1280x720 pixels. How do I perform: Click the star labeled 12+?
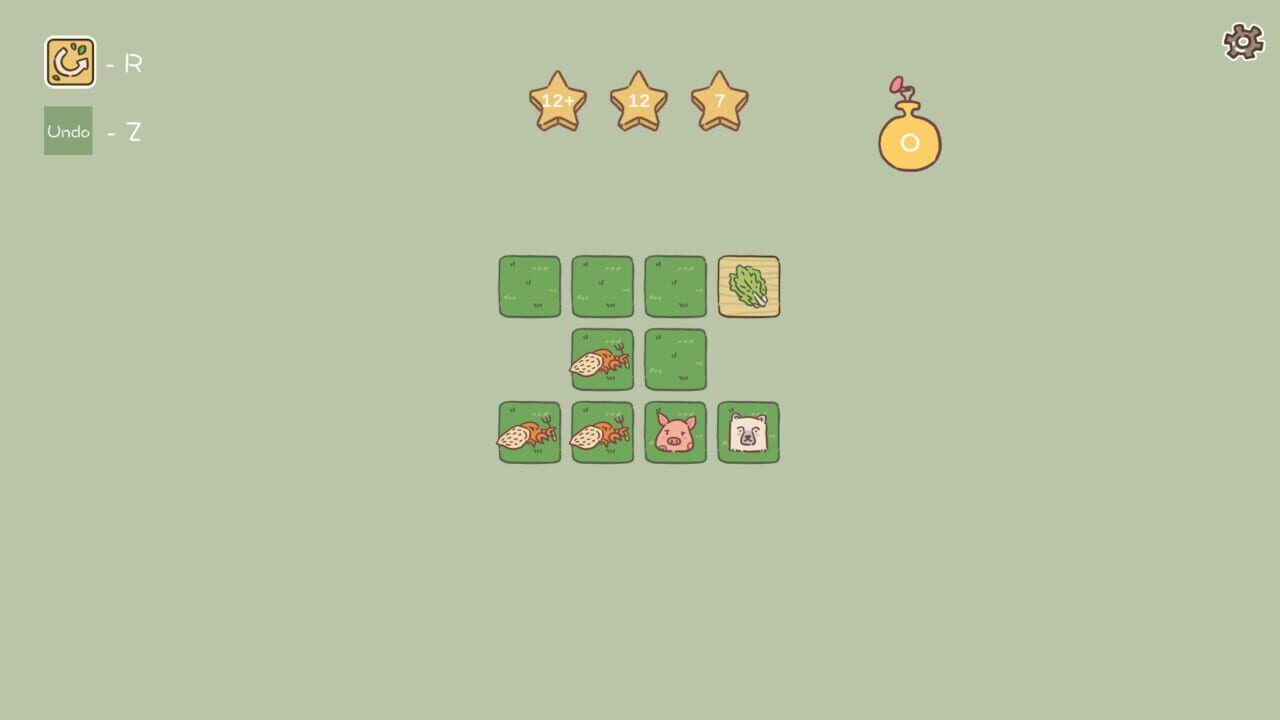point(557,100)
